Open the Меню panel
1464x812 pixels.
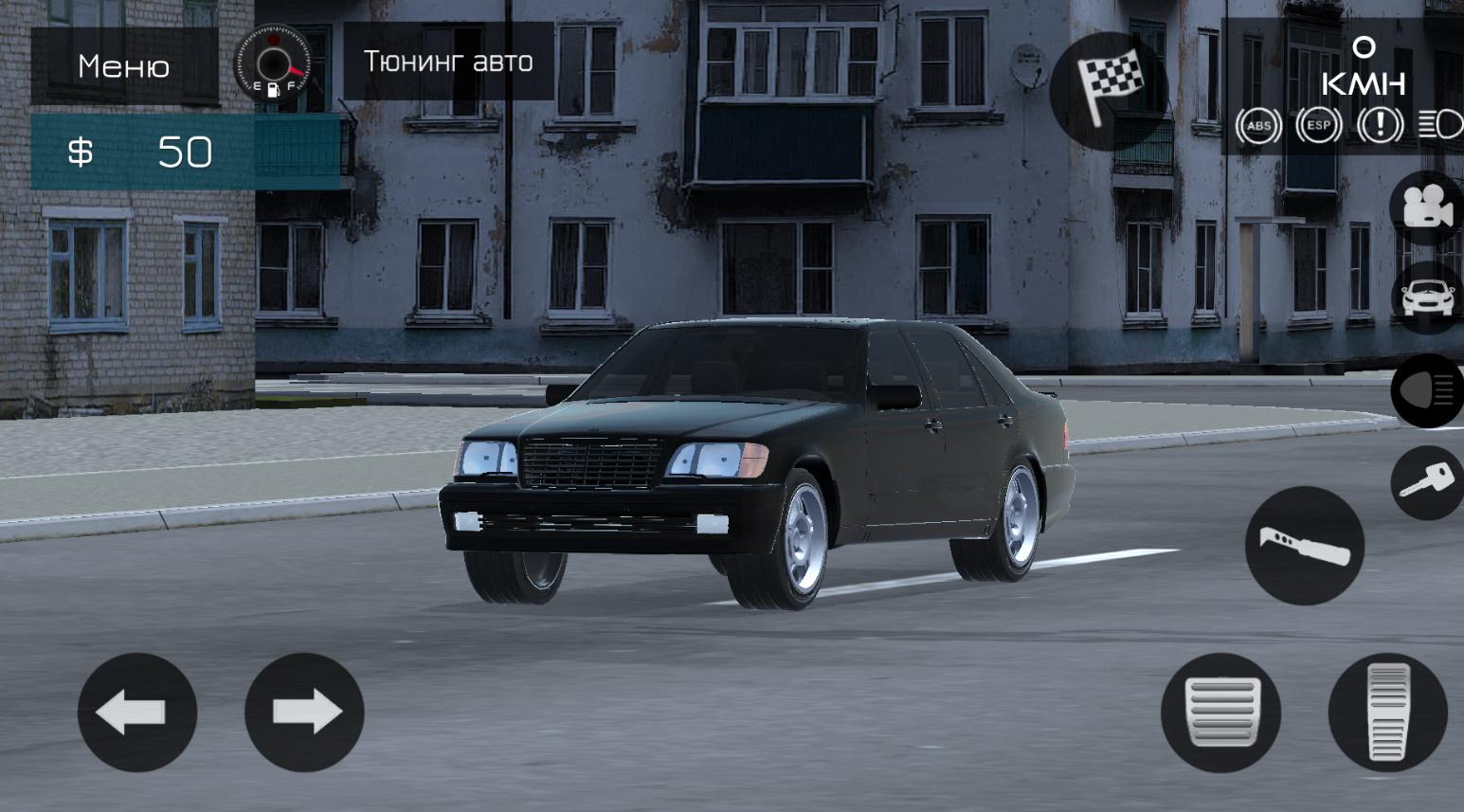[124, 65]
